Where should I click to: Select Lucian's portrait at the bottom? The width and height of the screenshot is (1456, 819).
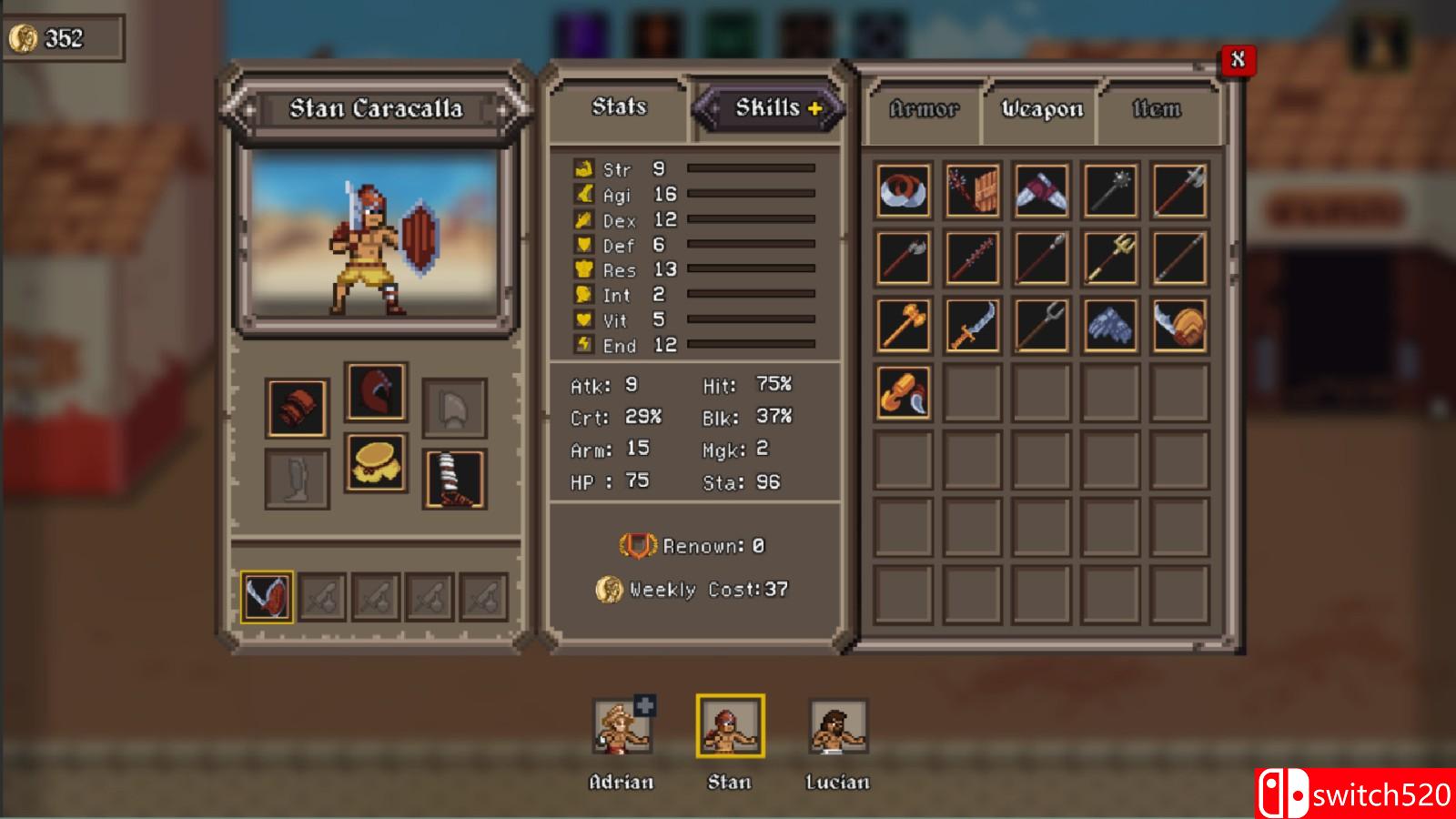tap(835, 728)
